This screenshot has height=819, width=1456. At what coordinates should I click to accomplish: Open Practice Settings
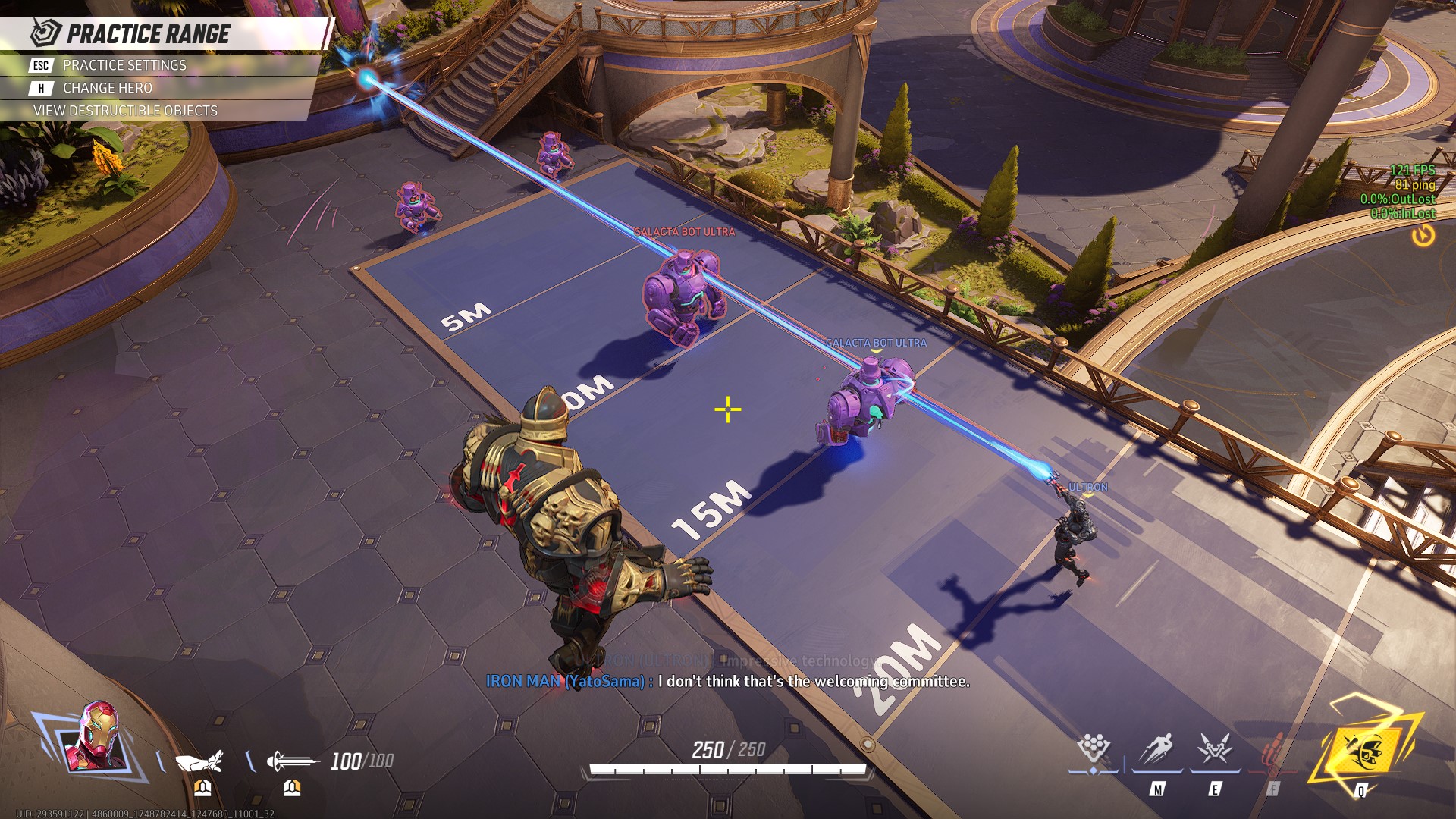(x=124, y=65)
